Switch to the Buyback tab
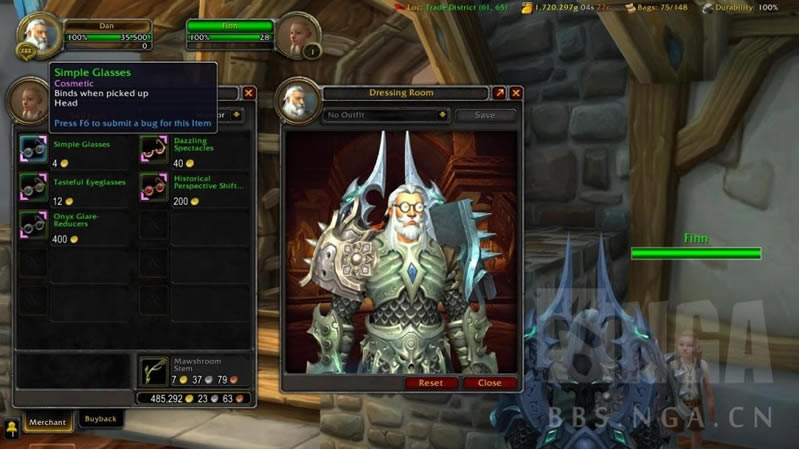The height and width of the screenshot is (449, 799). pyautogui.click(x=100, y=420)
